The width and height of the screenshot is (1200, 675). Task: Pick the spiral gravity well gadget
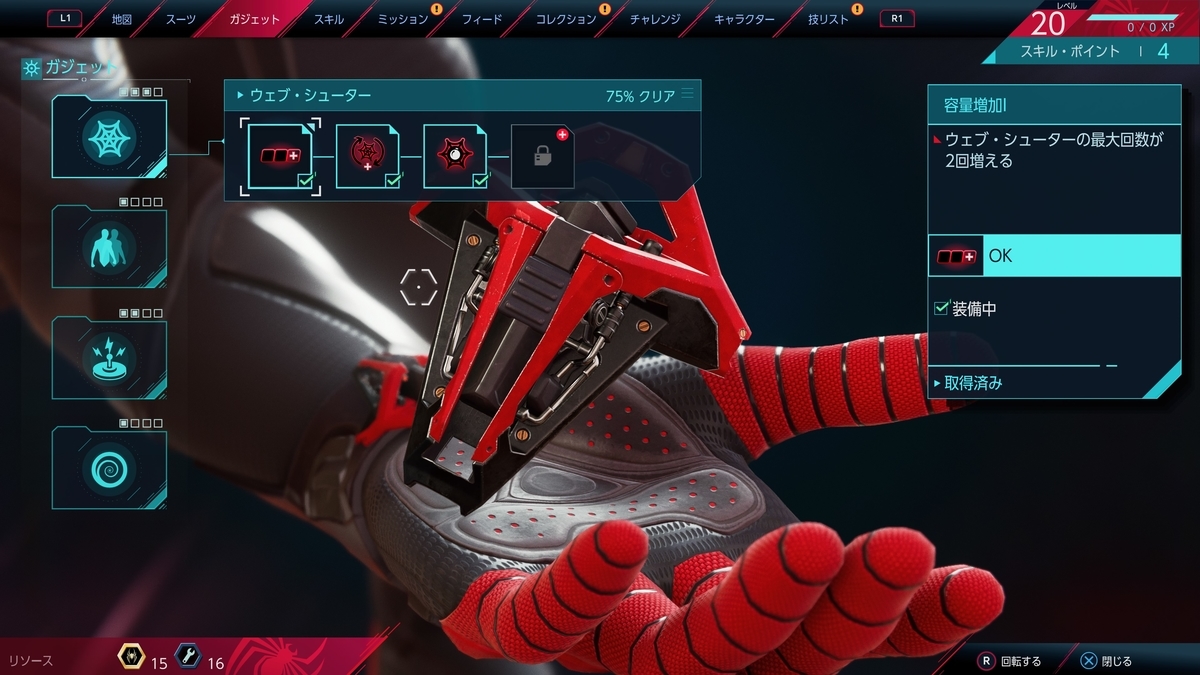pos(109,468)
